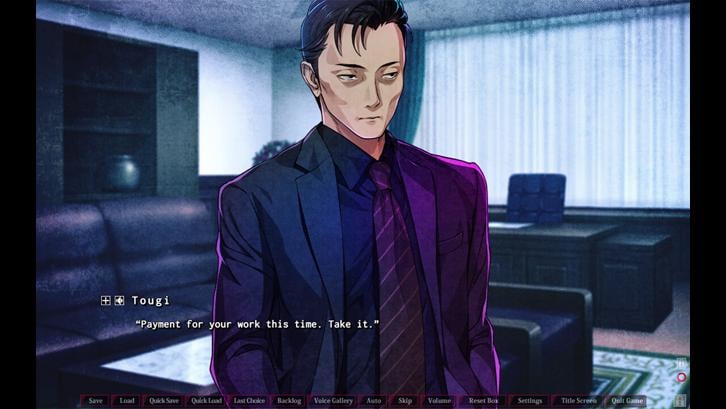Open the Load menu
Screen dimensions: 726x409
[127, 401]
